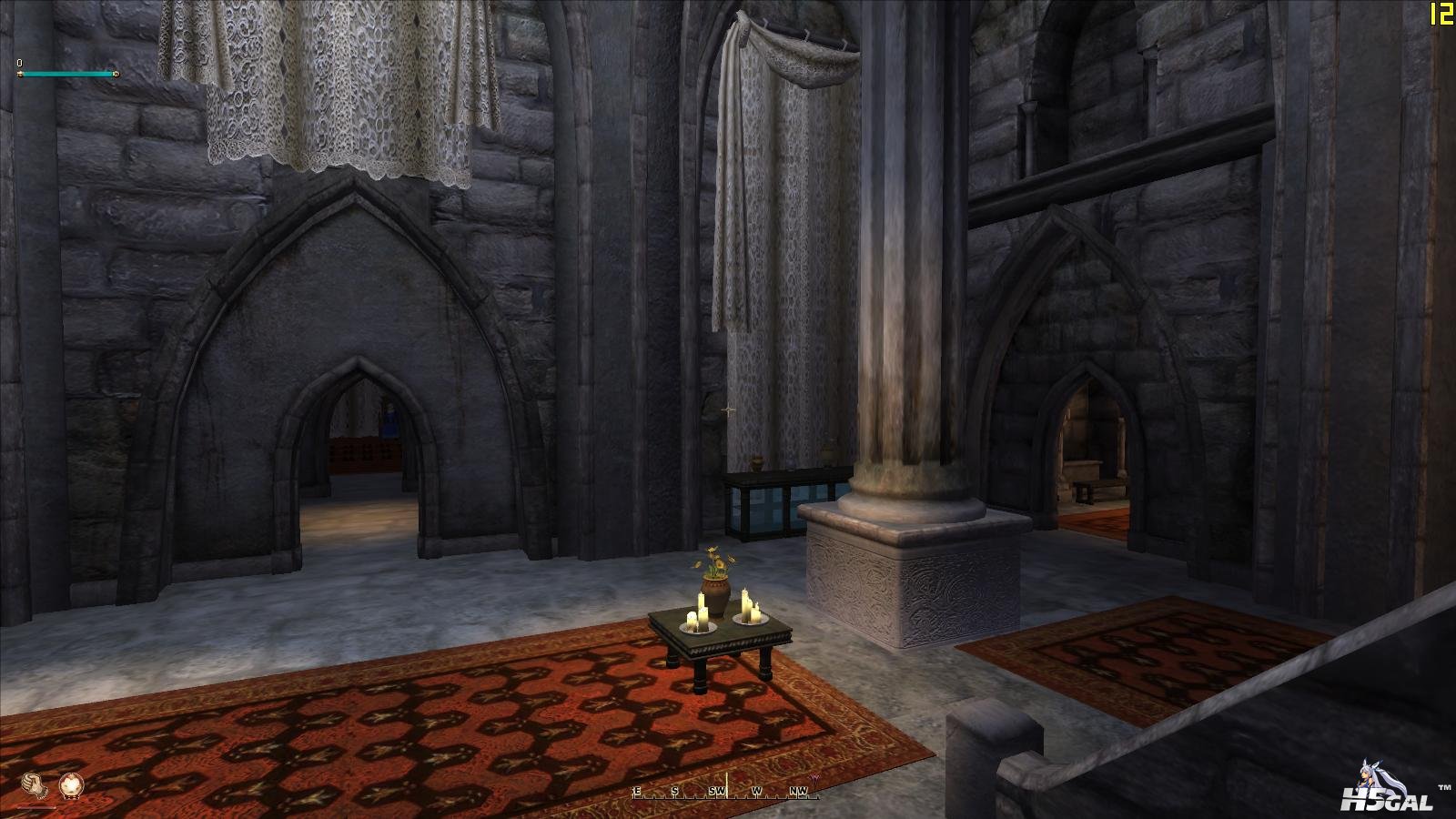This screenshot has height=819, width=1456.
Task: Select the glowing orb spell icon
Action: [x=70, y=784]
